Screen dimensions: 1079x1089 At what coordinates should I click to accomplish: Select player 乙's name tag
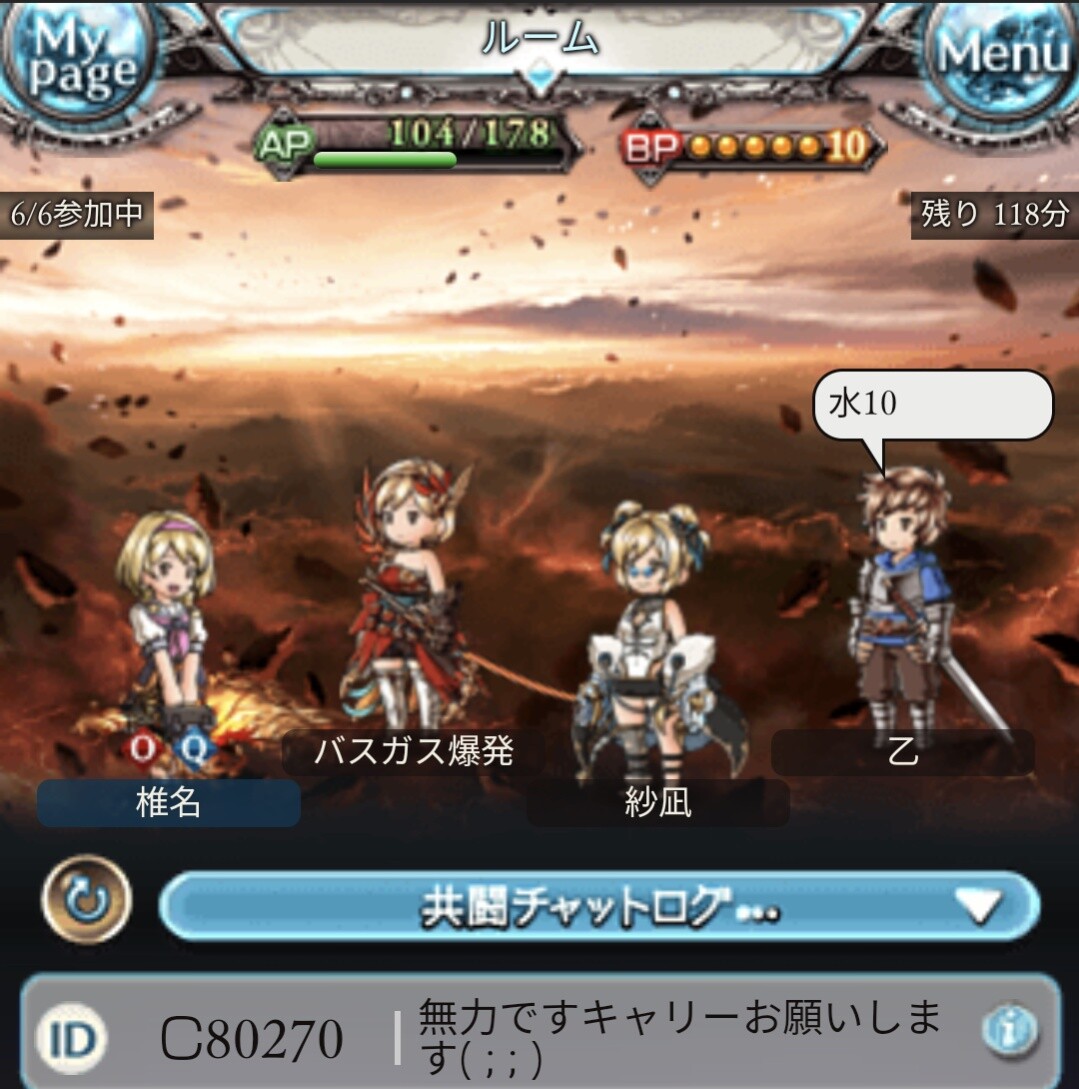point(902,752)
